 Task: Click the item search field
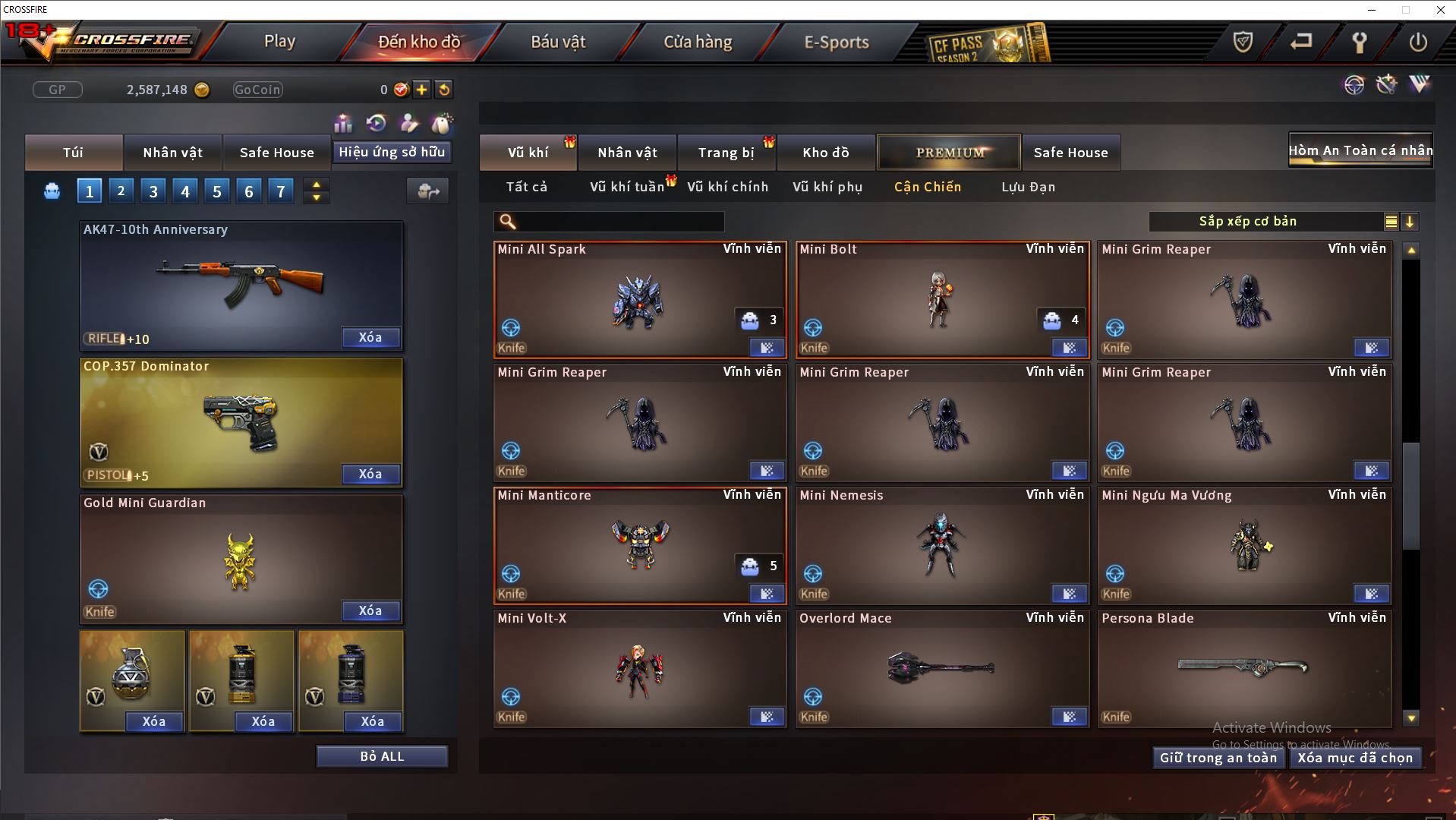619,222
